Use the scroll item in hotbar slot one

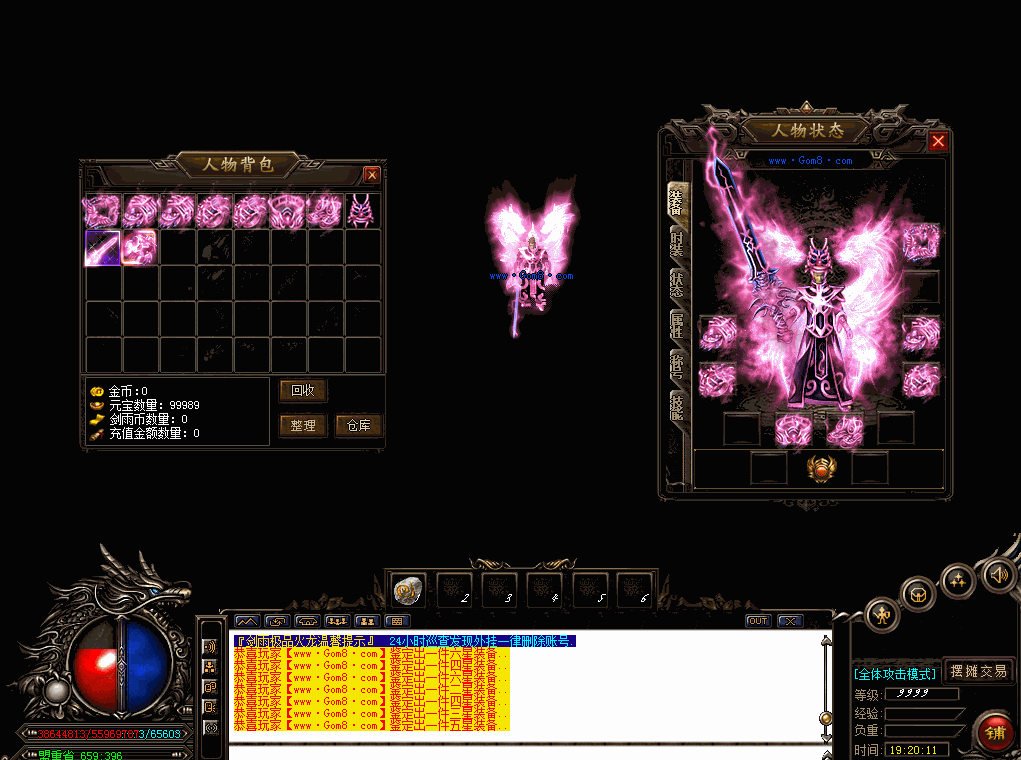[408, 591]
